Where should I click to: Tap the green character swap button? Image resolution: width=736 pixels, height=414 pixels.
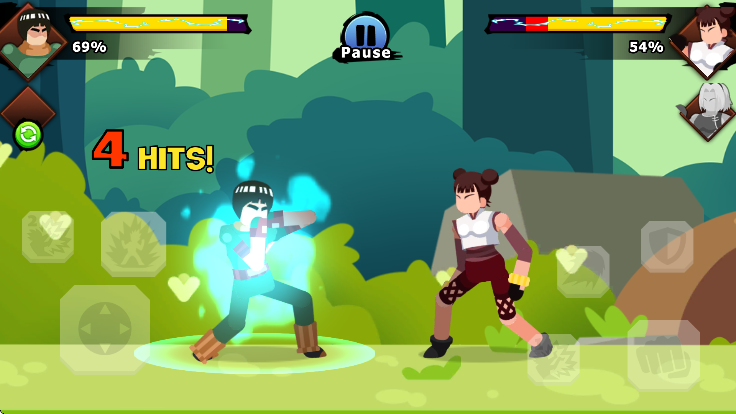pos(28,134)
